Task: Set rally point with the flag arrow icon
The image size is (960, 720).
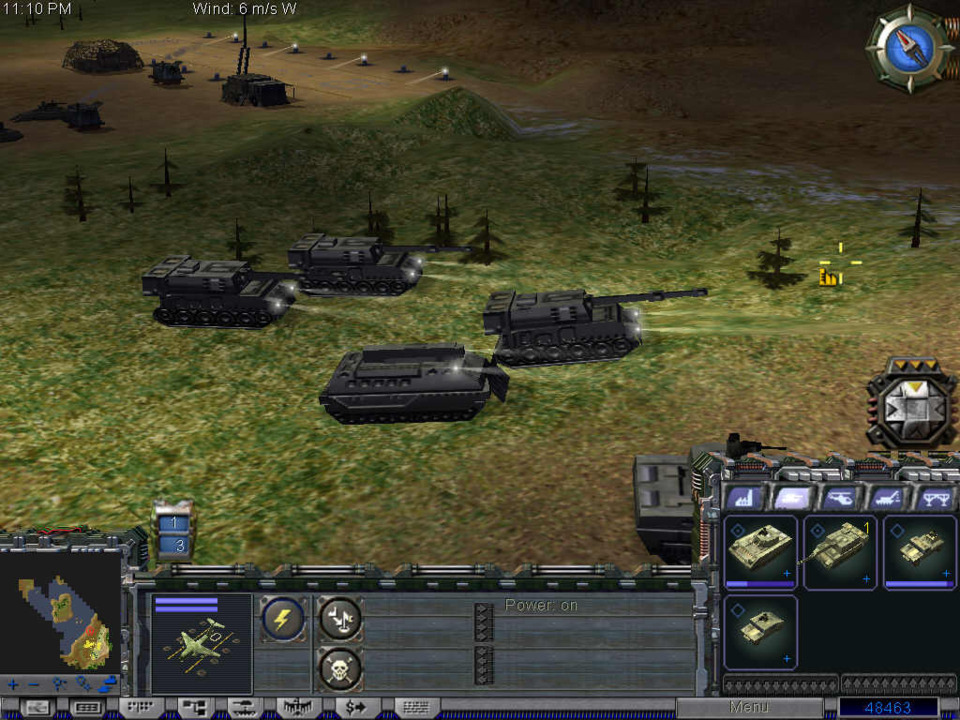Action: pos(341,620)
